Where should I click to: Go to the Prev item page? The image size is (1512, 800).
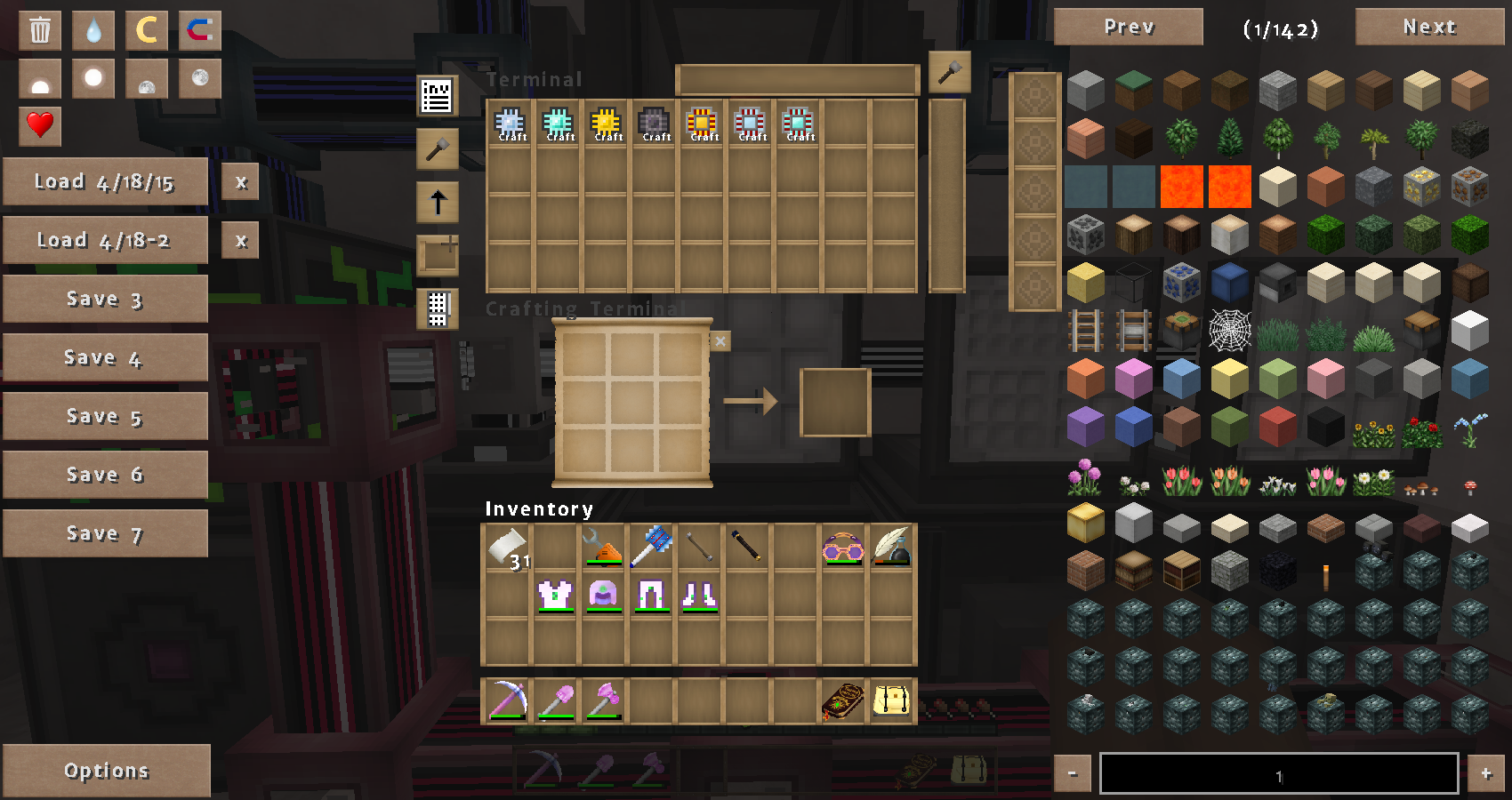tap(1128, 27)
